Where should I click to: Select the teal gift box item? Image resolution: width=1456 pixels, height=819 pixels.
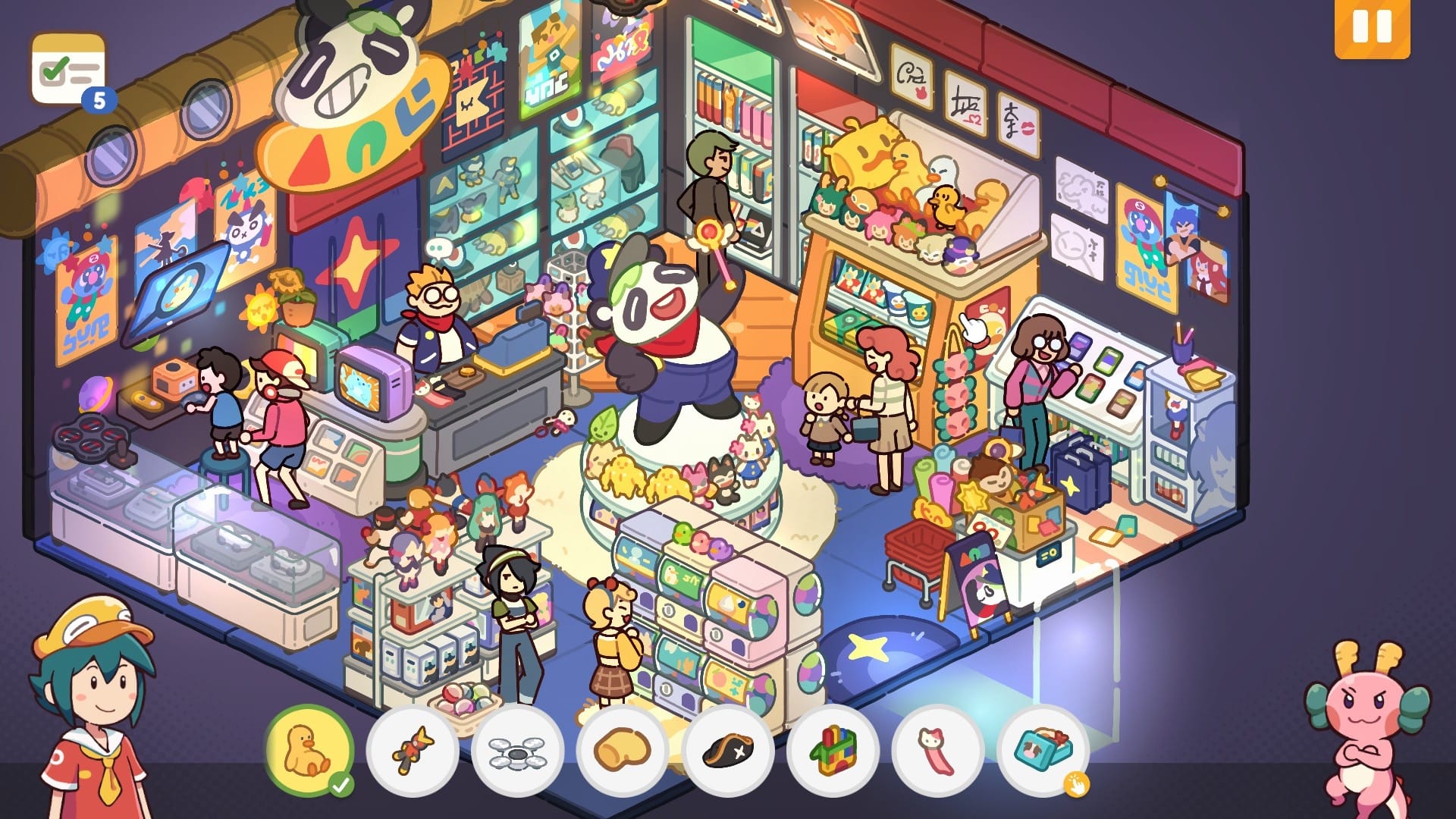click(x=1042, y=749)
